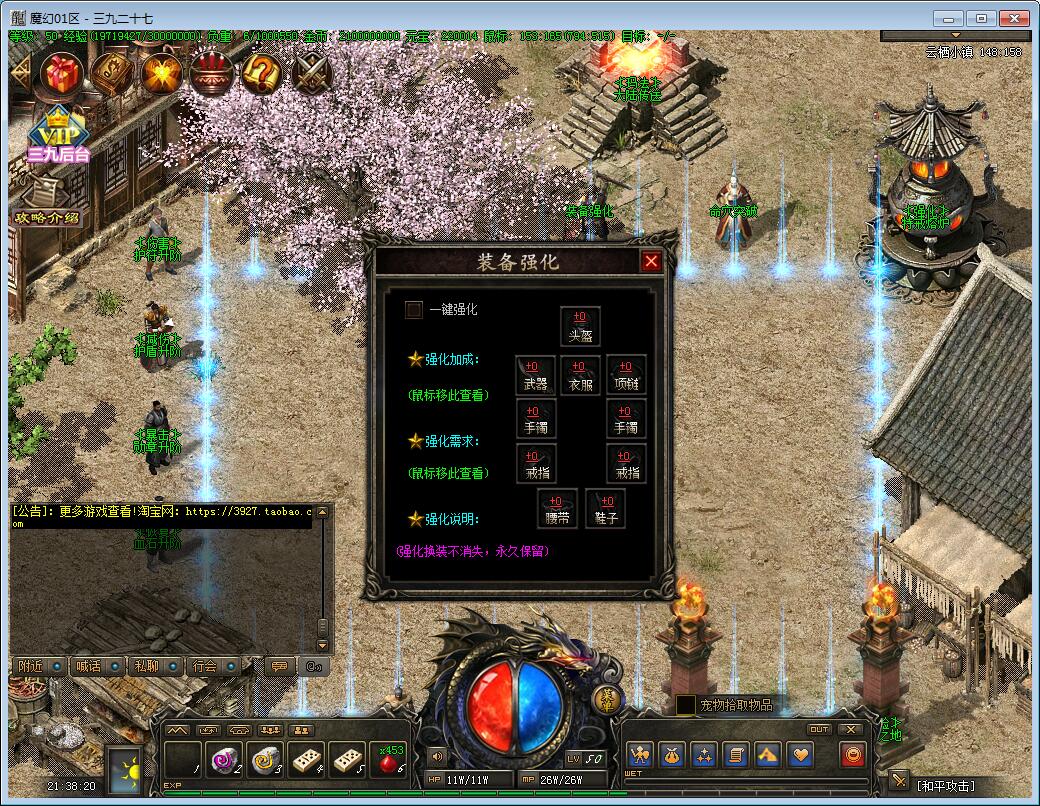The image size is (1040, 806).
Task: Switch chat to the 附近 nearby channel
Action: (x=32, y=666)
